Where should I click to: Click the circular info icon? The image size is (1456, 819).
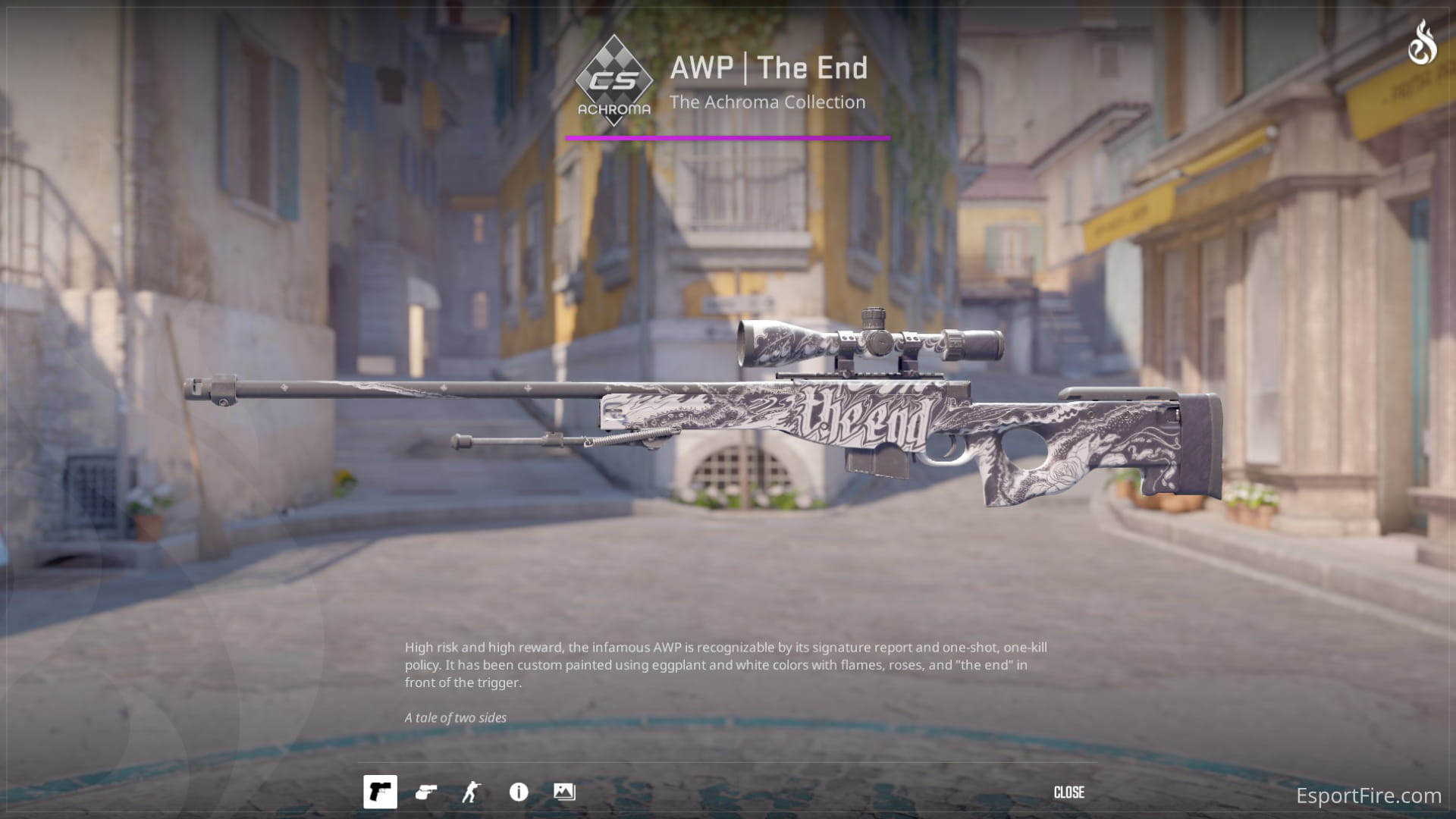519,792
